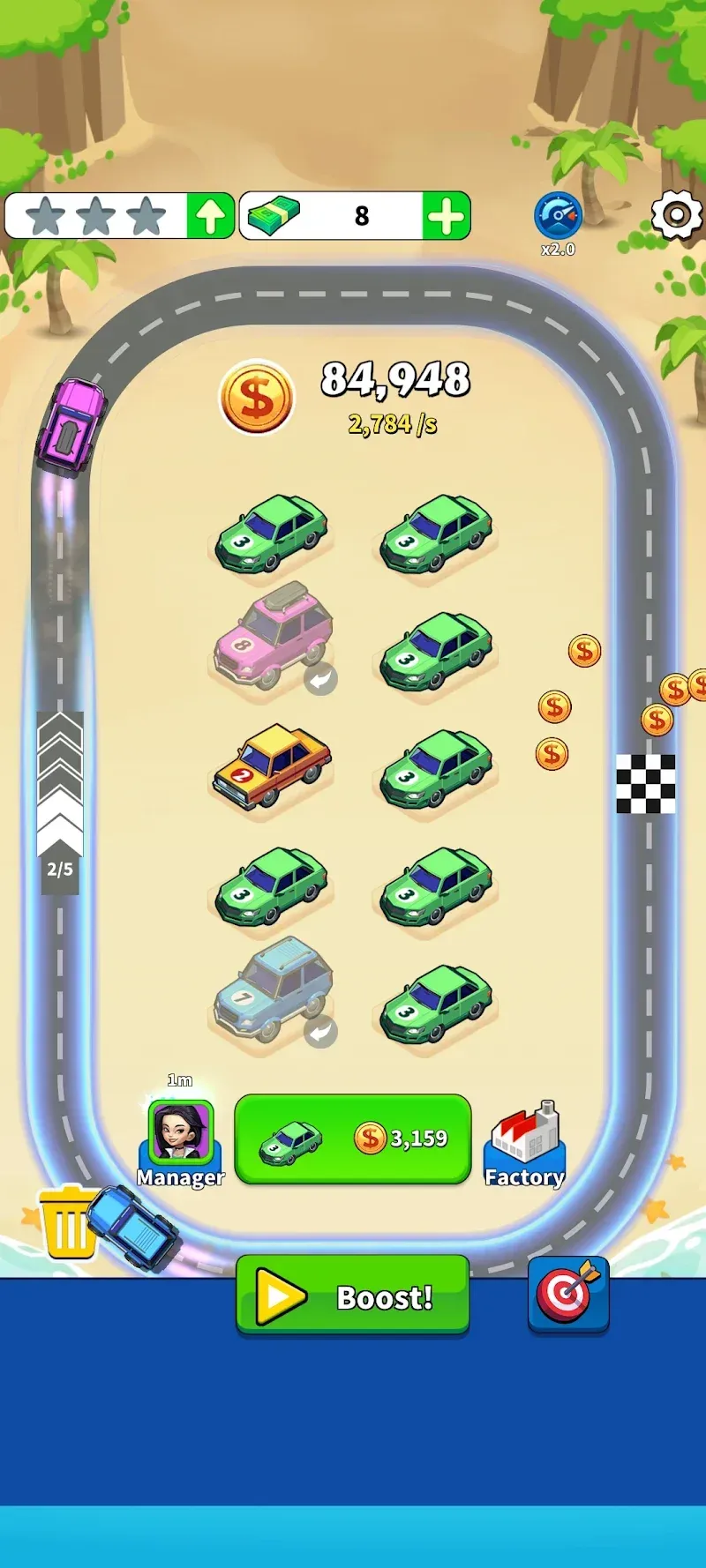Image resolution: width=706 pixels, height=1568 pixels.
Task: Tap the green plus to add cash
Action: coord(447,216)
